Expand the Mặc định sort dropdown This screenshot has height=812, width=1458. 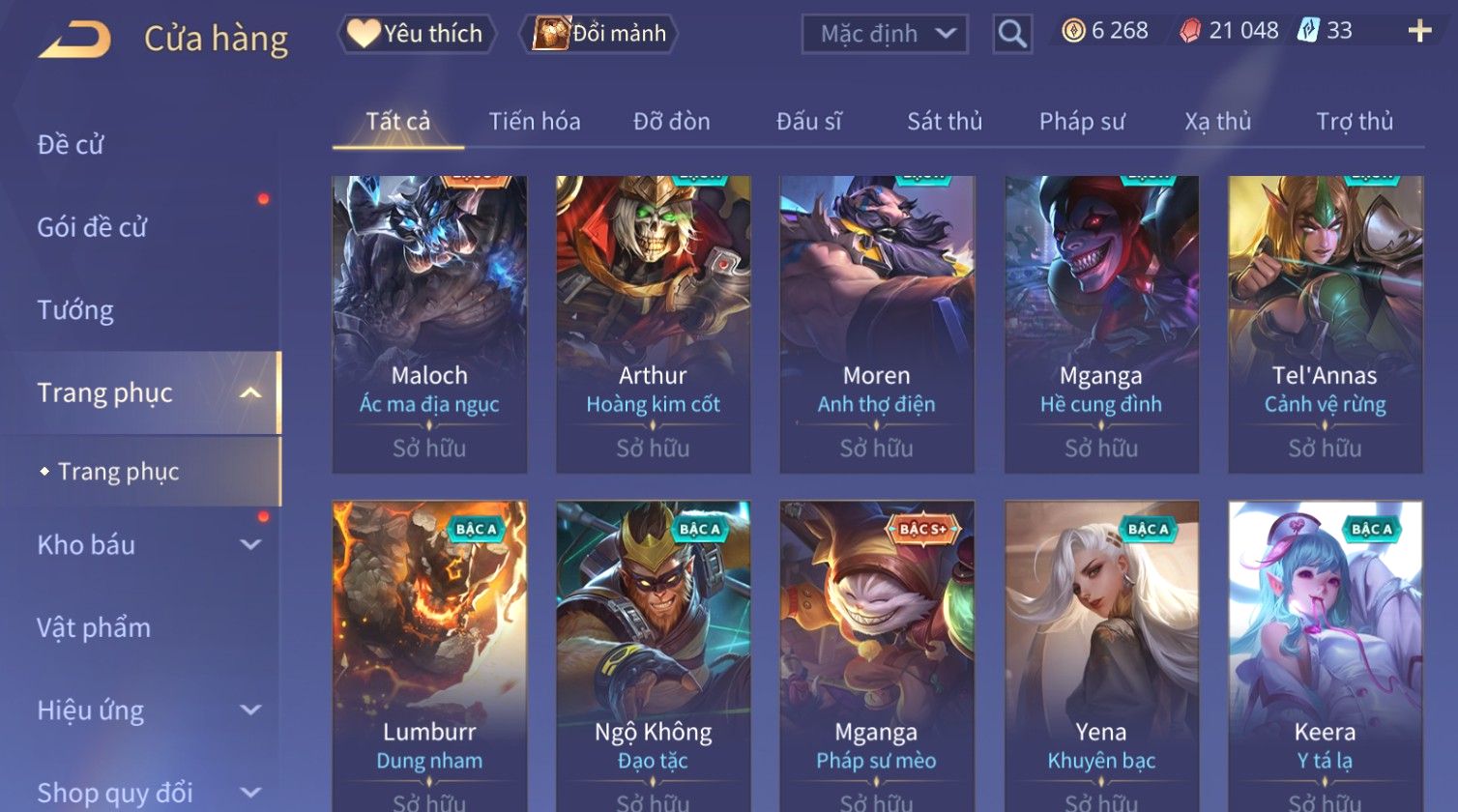point(885,35)
